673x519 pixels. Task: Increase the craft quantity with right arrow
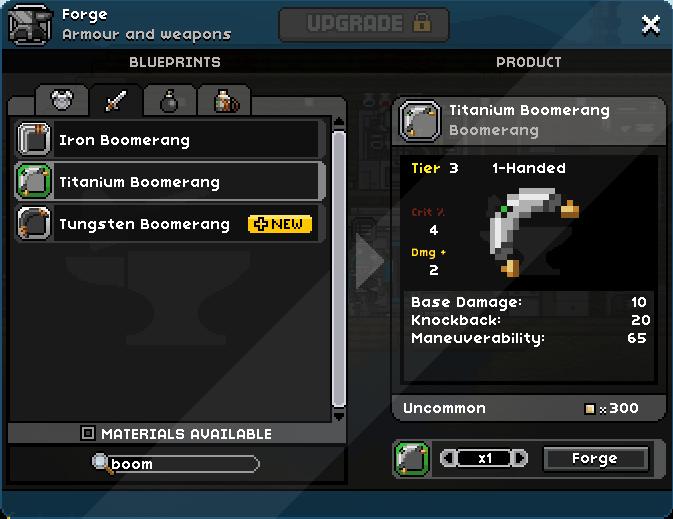pyautogui.click(x=520, y=459)
